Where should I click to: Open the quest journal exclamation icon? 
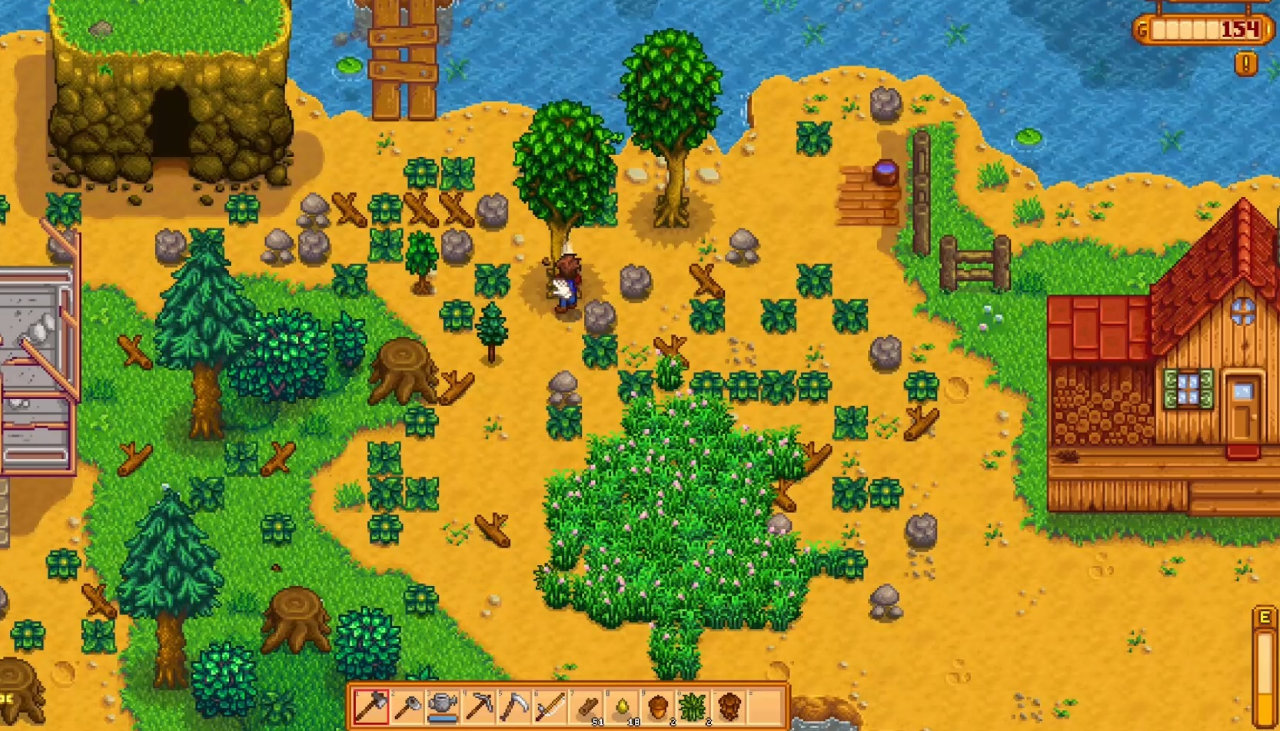pyautogui.click(x=1245, y=64)
